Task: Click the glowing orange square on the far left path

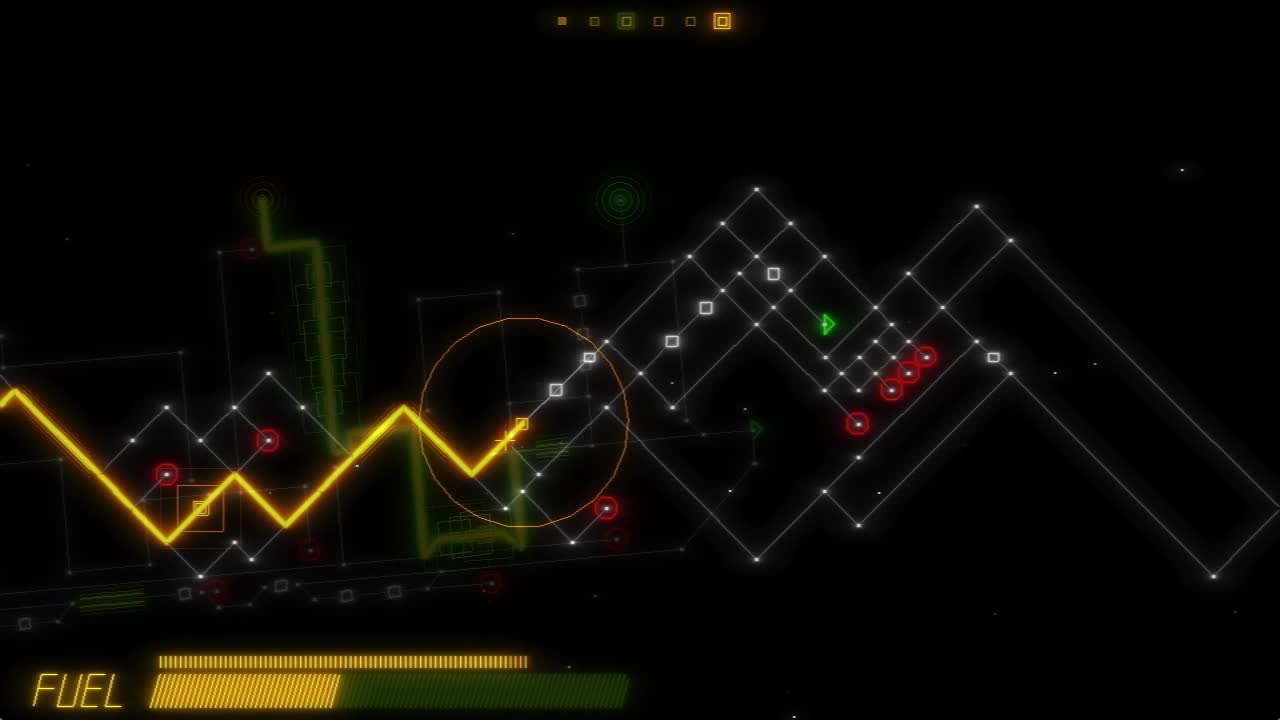Action: point(203,507)
